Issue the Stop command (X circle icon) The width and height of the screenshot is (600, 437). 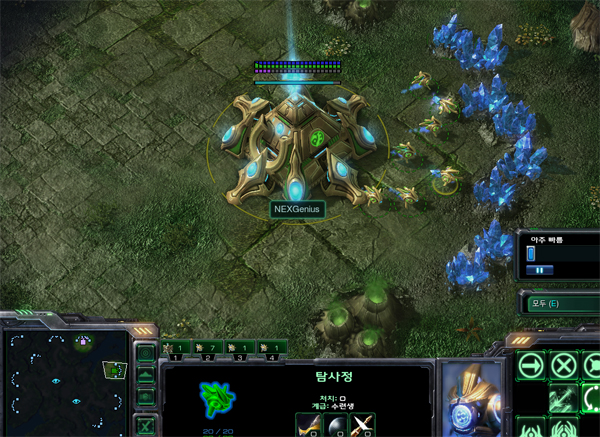pyautogui.click(x=563, y=364)
